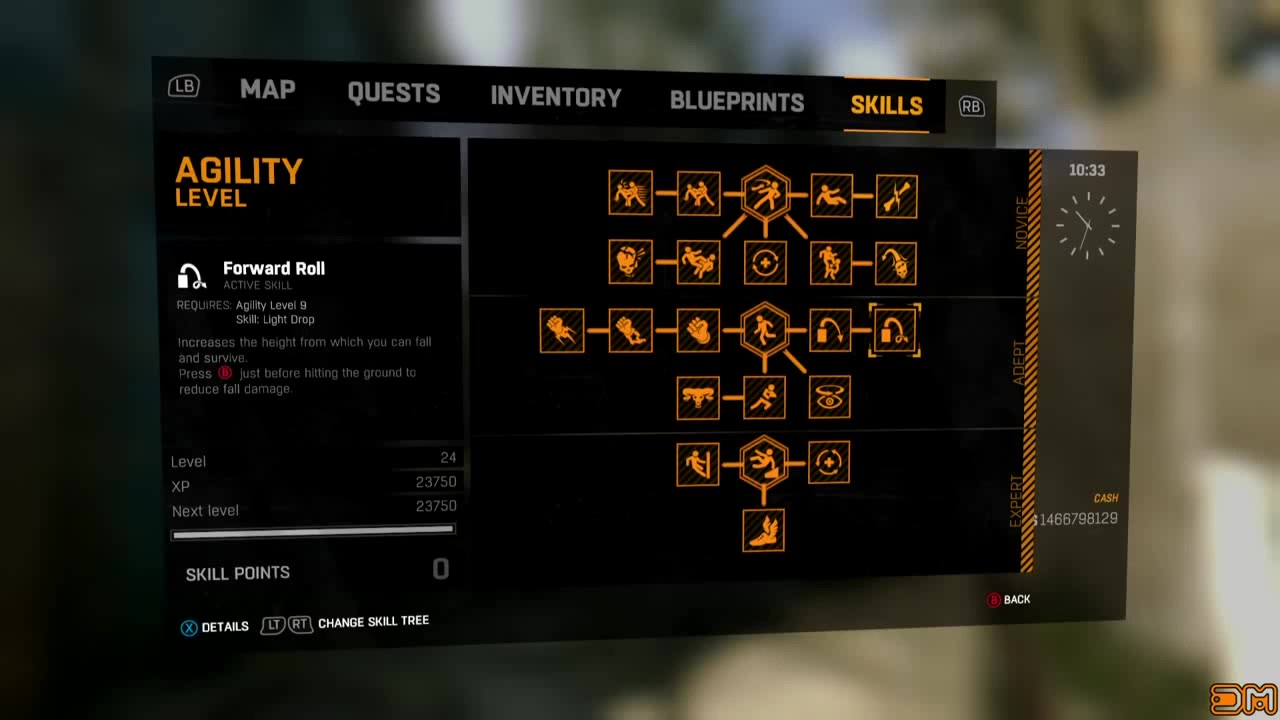Screen dimensions: 1280x720
Task: Select the Expert hexagon milestone node
Action: (765, 462)
